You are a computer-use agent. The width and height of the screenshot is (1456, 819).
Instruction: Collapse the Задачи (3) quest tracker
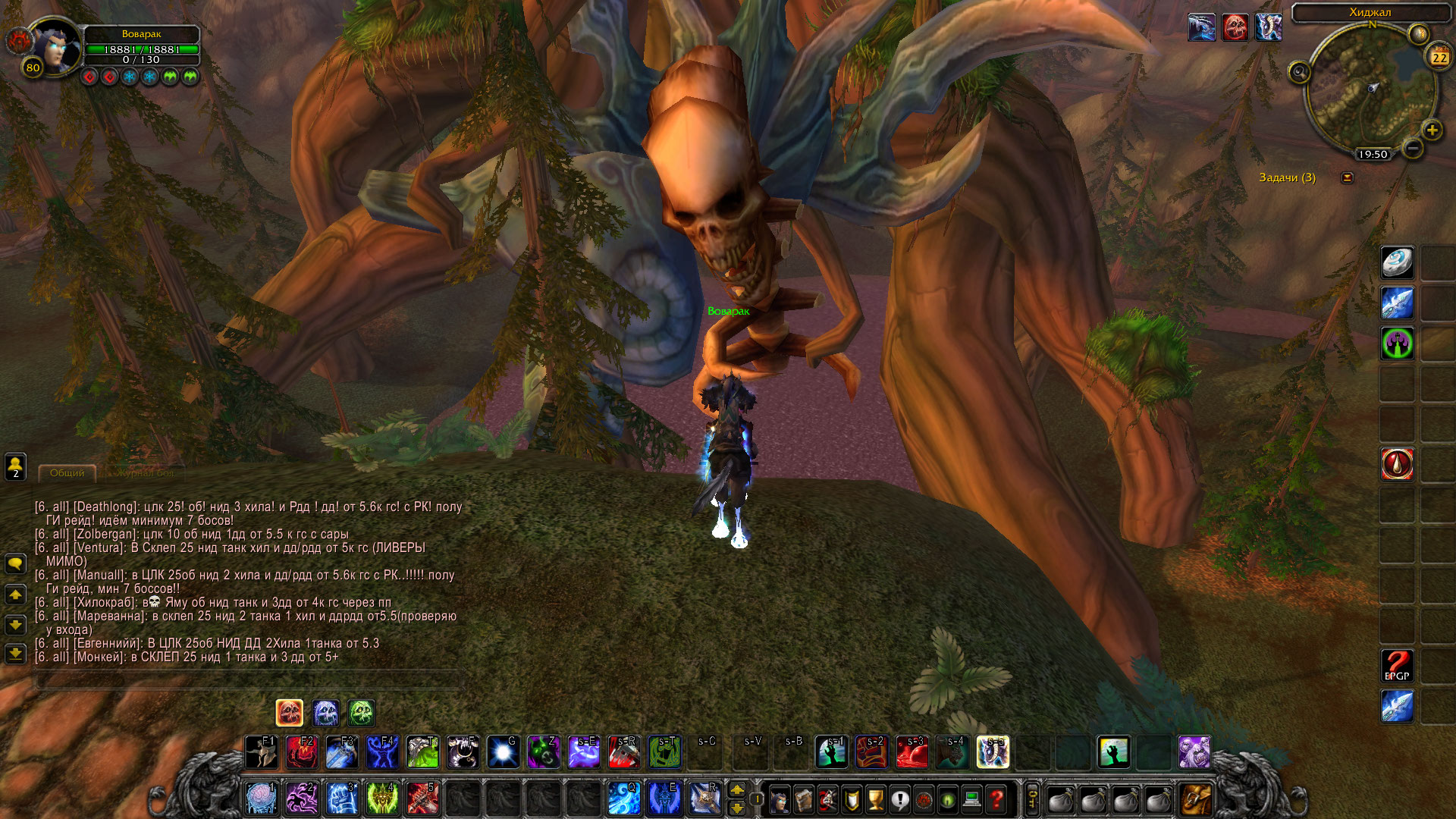pos(1347,177)
